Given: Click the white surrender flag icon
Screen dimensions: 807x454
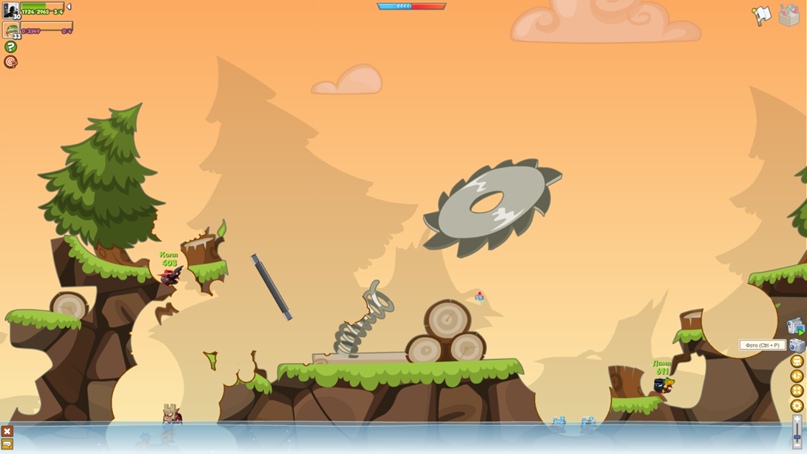Looking at the screenshot, I should click(761, 15).
